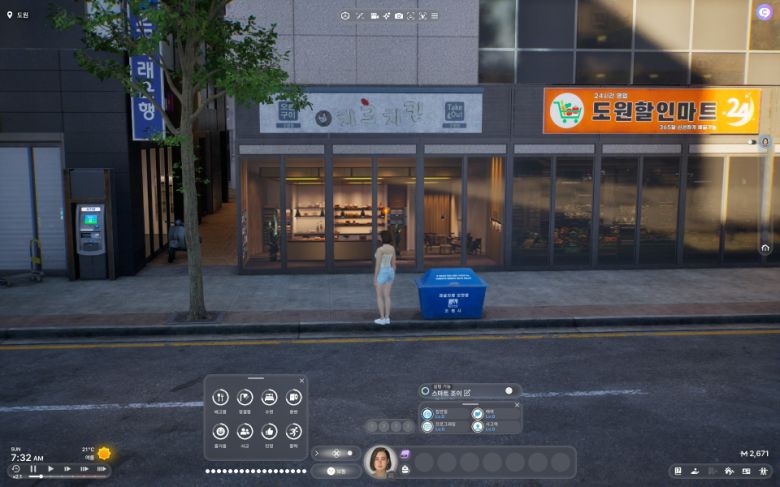The height and width of the screenshot is (487, 780).
Task: Pause the game time
Action: coord(33,468)
